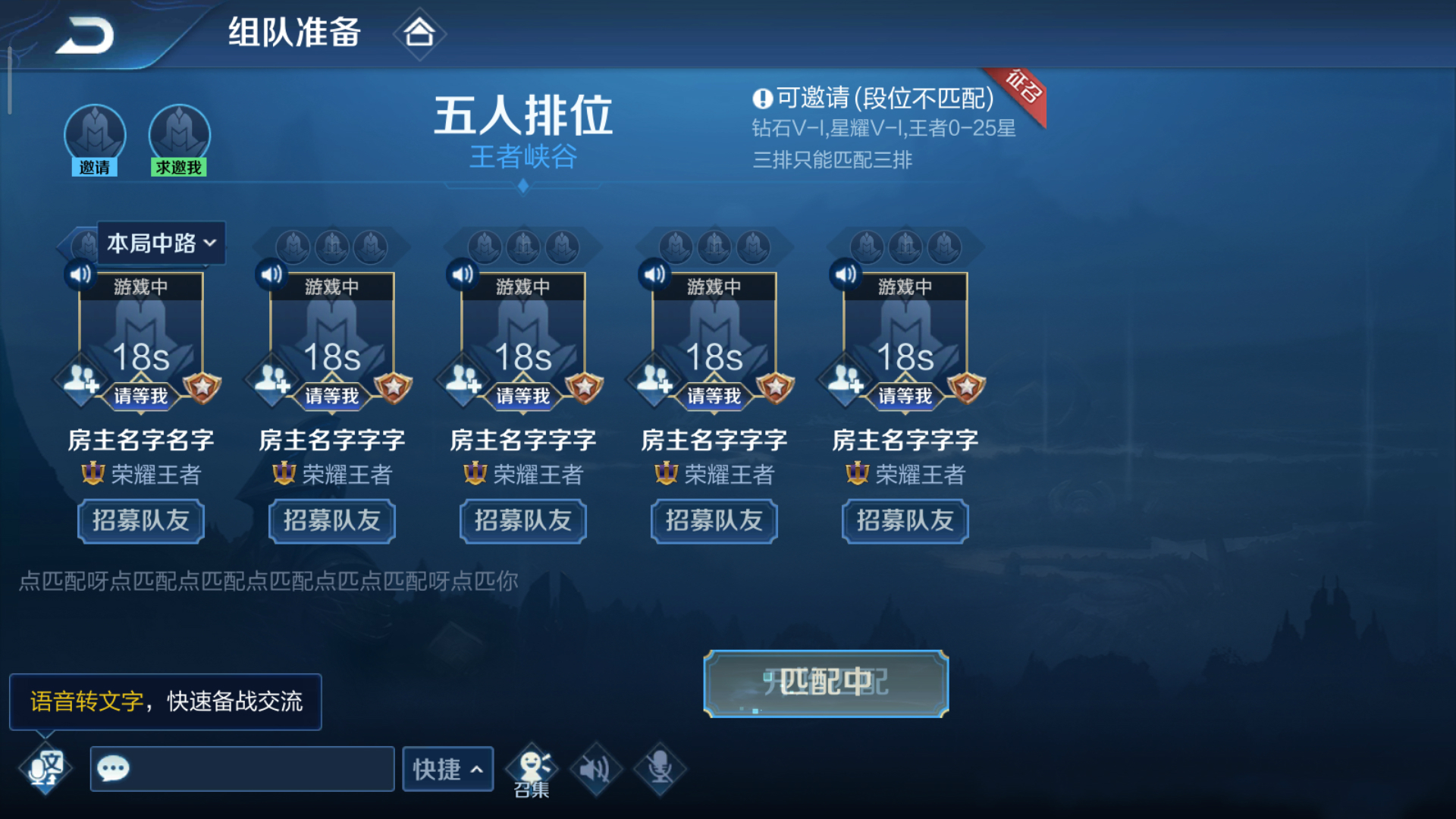Click 招募队友 under the third player
1456x819 pixels.
click(x=522, y=521)
